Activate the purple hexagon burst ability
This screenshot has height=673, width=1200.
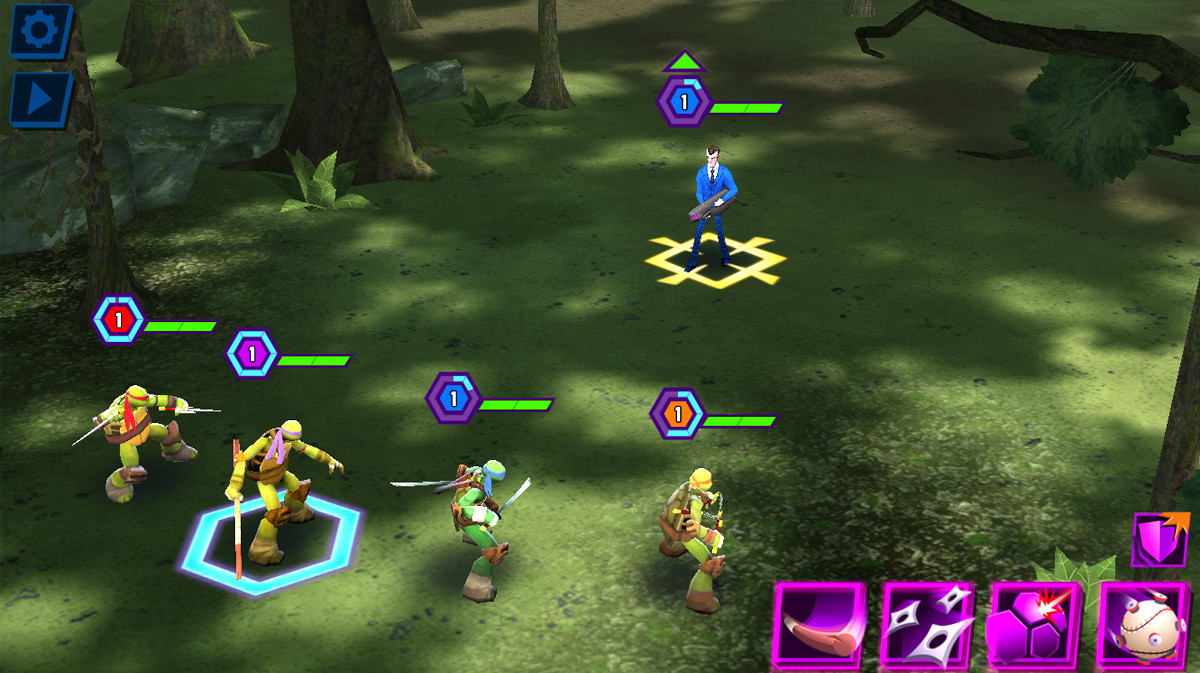(1035, 625)
